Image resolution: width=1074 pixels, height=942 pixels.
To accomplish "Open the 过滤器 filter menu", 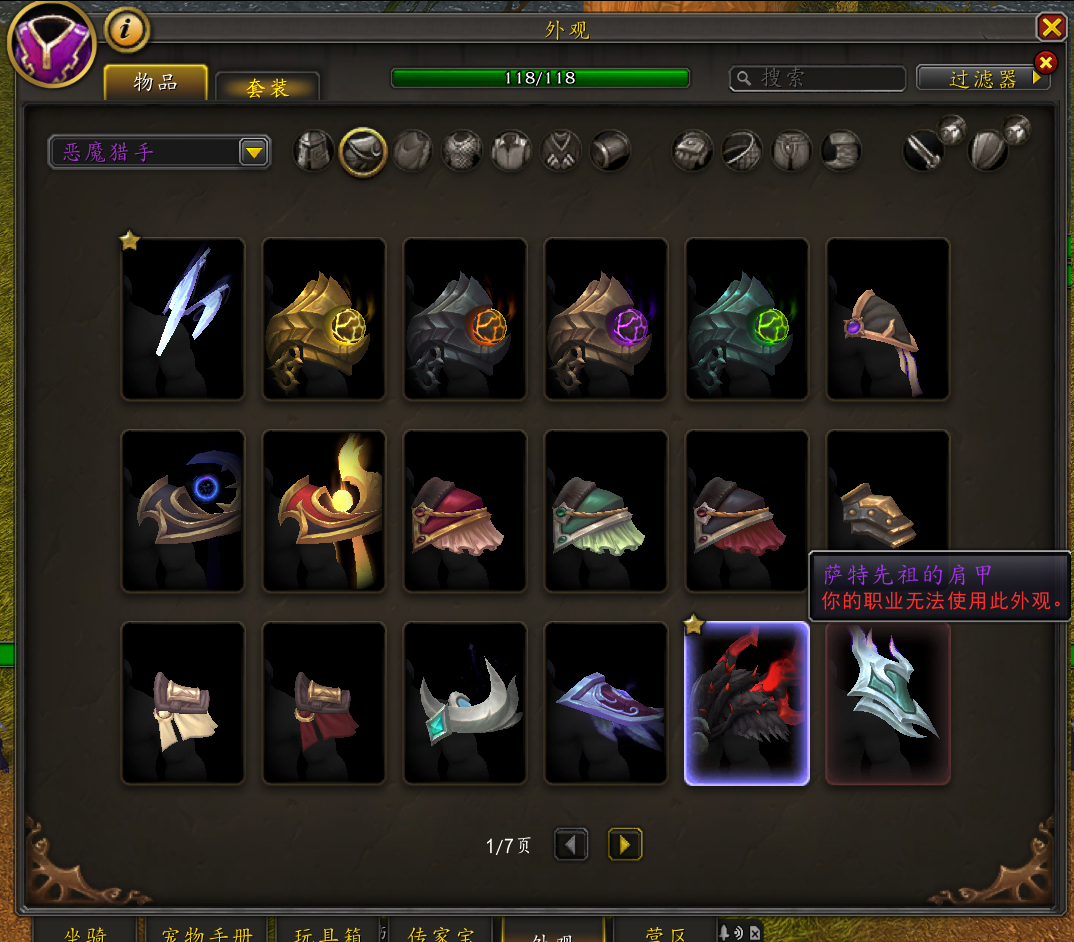I will [x=983, y=78].
